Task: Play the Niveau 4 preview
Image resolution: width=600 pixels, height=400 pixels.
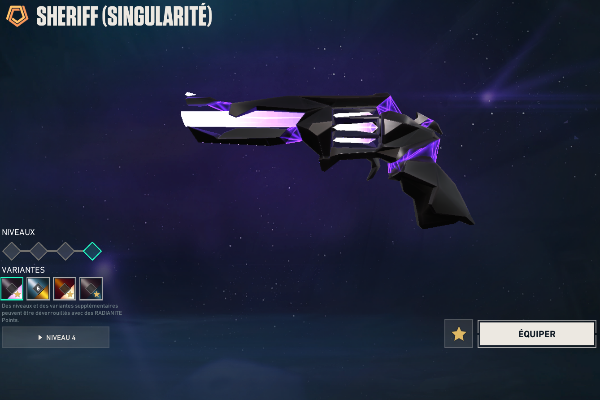Action: point(56,337)
